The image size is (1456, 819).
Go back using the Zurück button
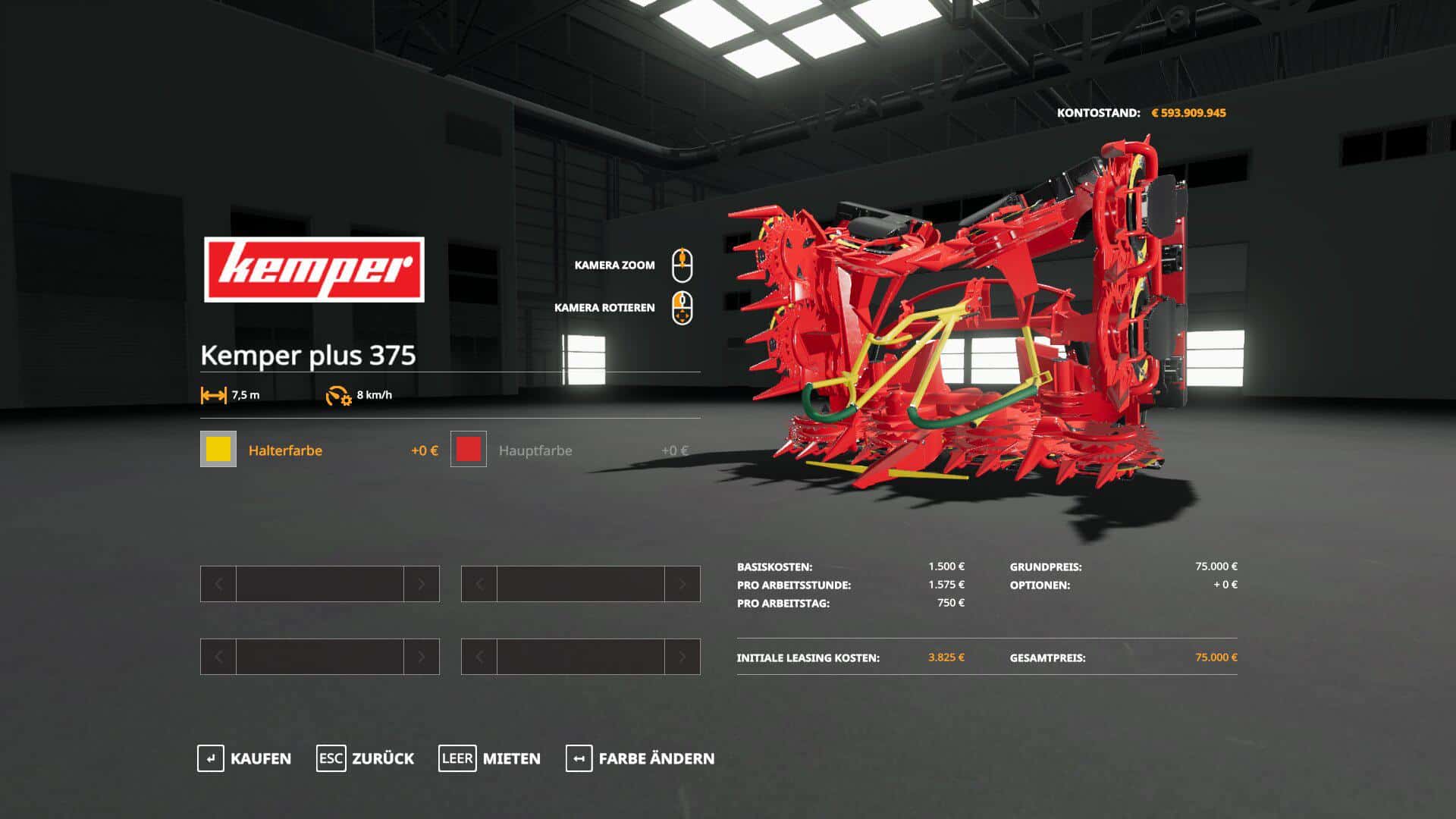[x=366, y=758]
